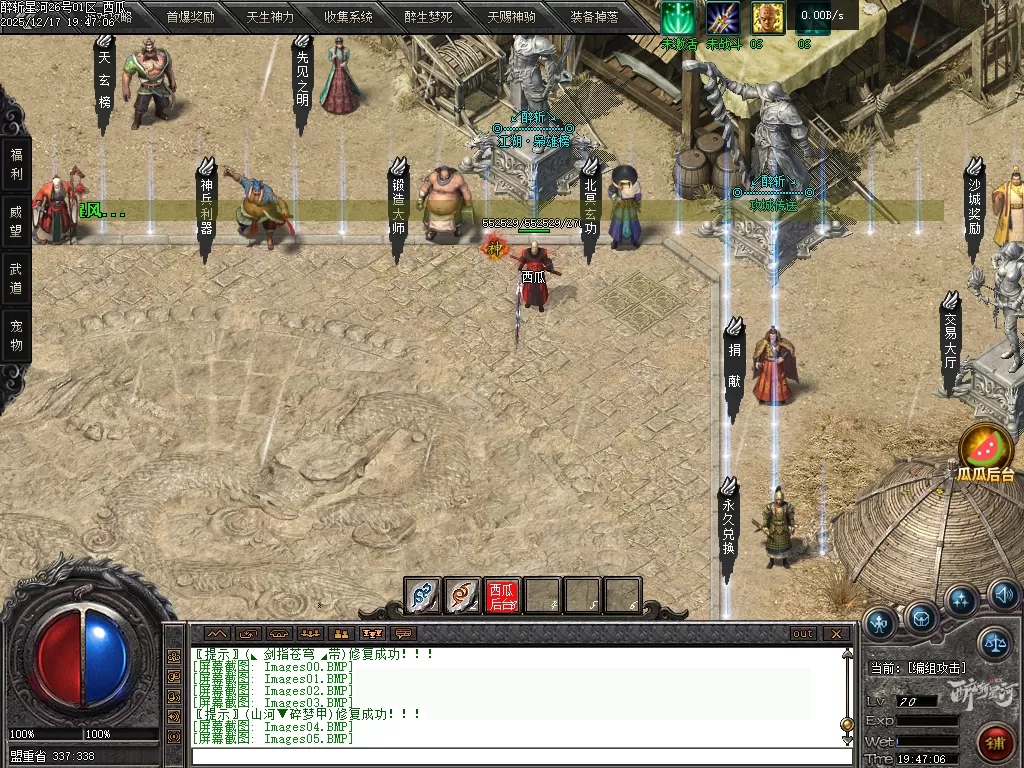
Task: Open the 威望 side panel
Action: [x=16, y=223]
